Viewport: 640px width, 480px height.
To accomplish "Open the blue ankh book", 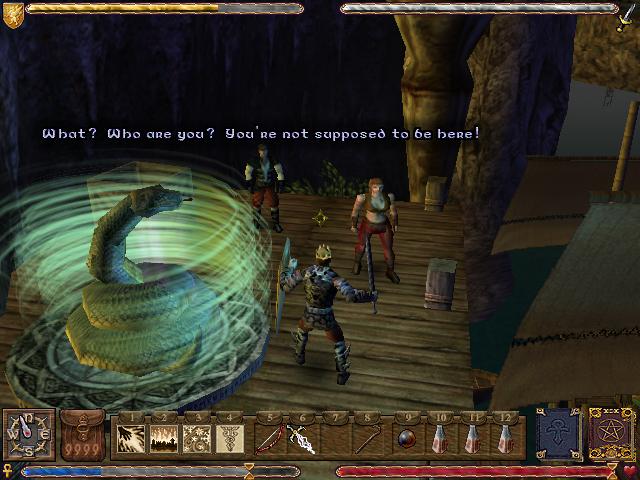I will pos(557,435).
